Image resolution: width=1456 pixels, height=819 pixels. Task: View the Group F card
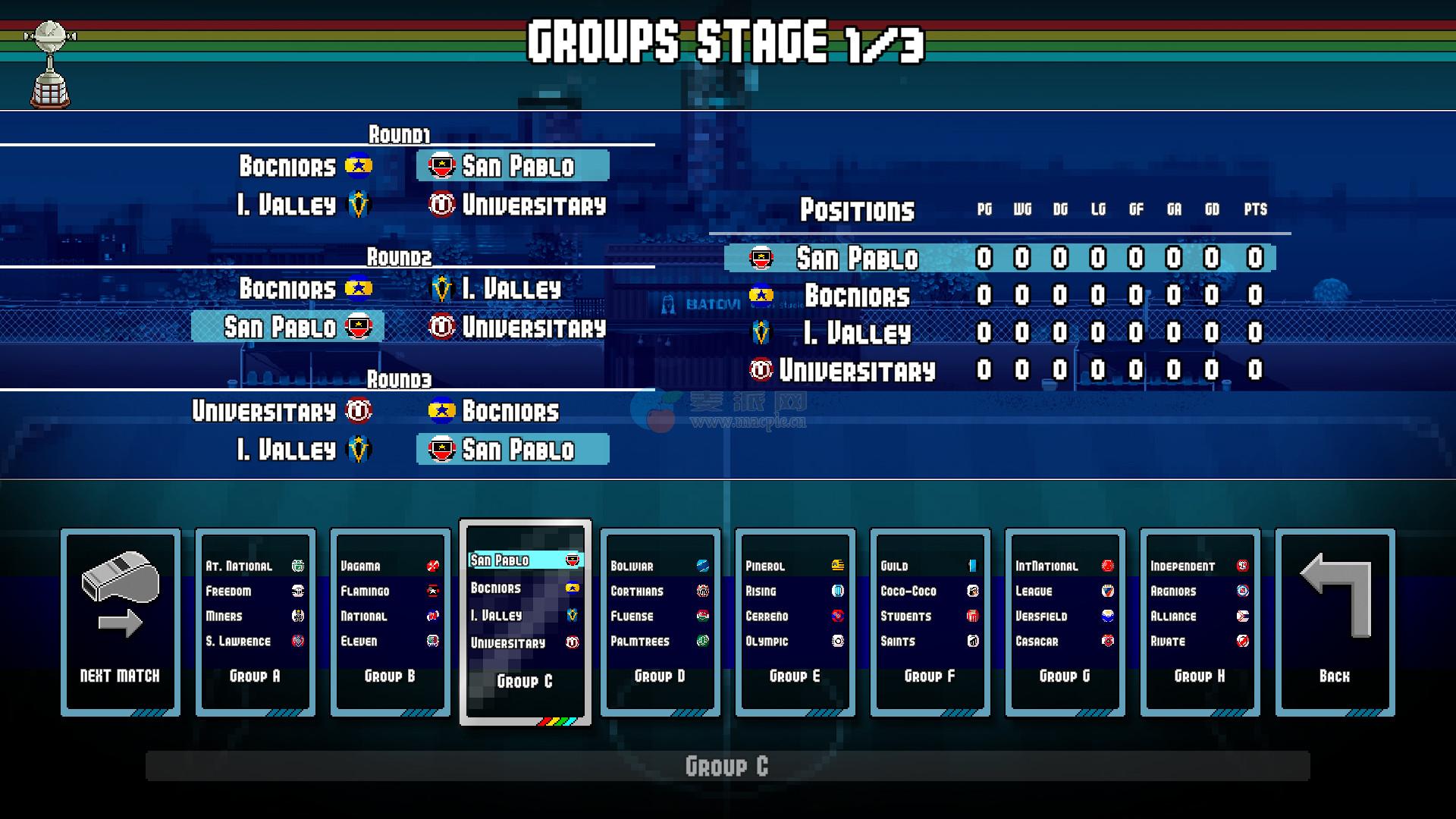(930, 622)
